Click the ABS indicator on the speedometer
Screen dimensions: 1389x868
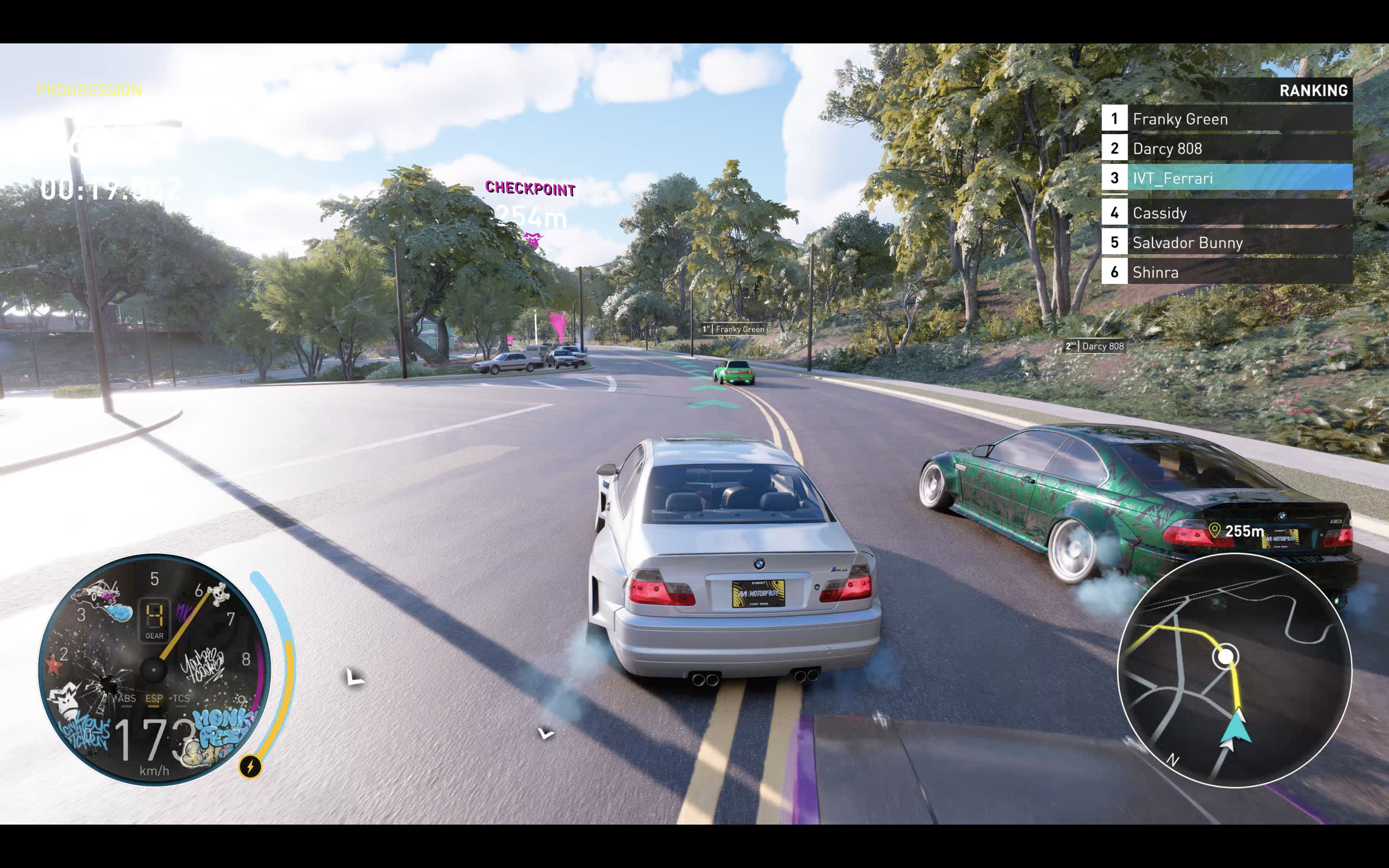[x=127, y=699]
